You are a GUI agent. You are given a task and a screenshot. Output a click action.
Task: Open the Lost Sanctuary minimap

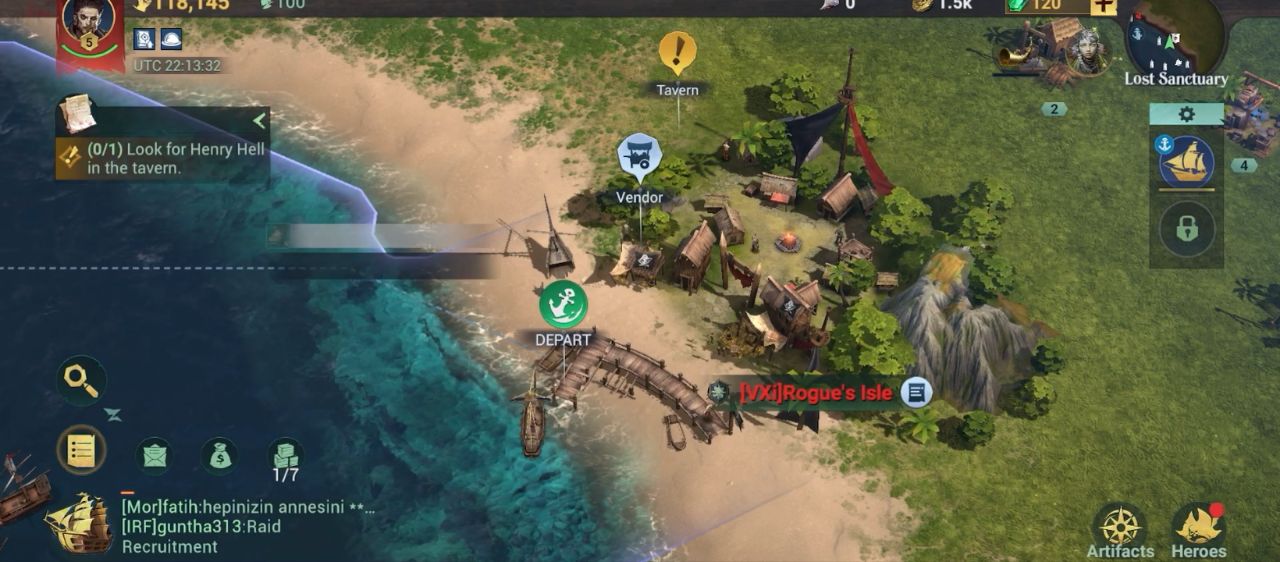tap(1175, 40)
